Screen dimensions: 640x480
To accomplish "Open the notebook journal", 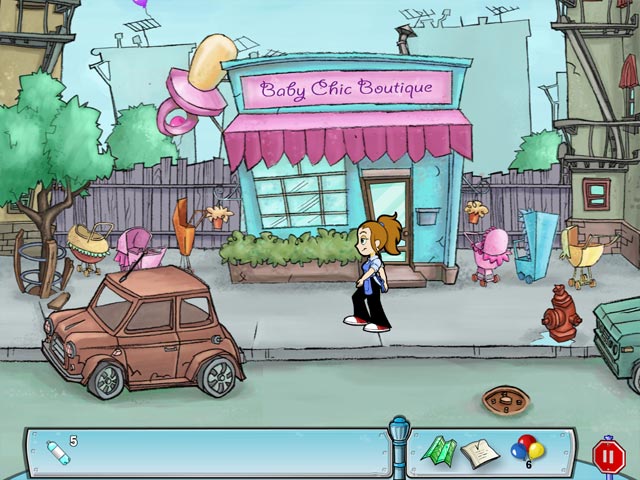I will tap(480, 453).
